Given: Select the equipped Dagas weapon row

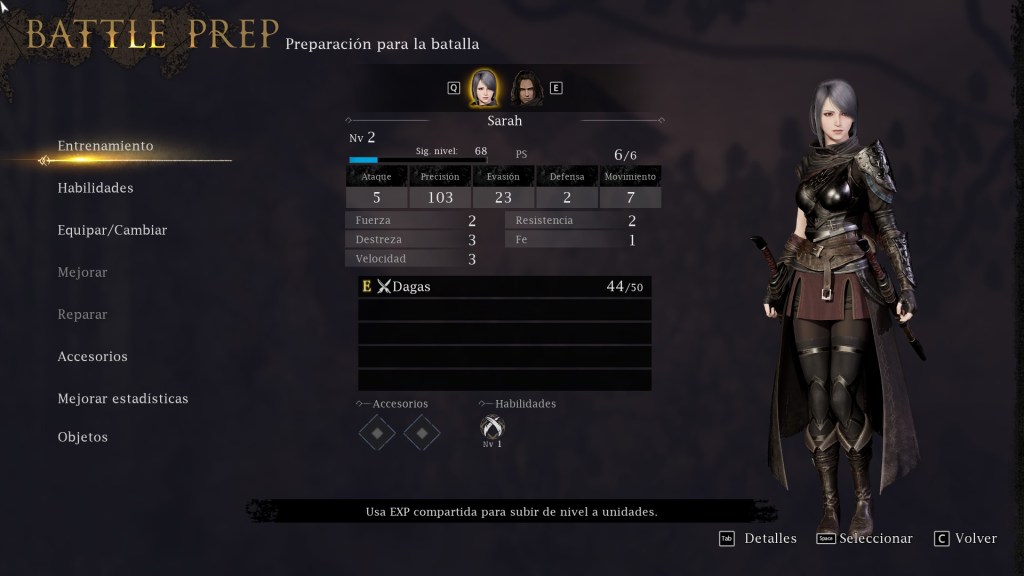Looking at the screenshot, I should tap(504, 287).
